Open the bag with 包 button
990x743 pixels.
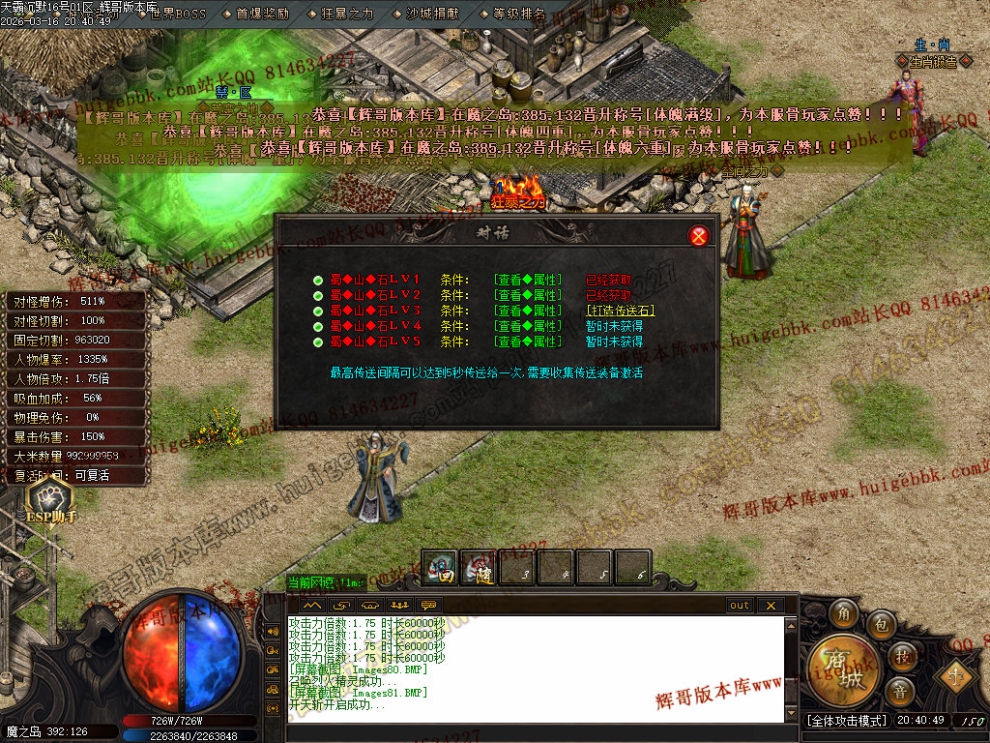[881, 625]
